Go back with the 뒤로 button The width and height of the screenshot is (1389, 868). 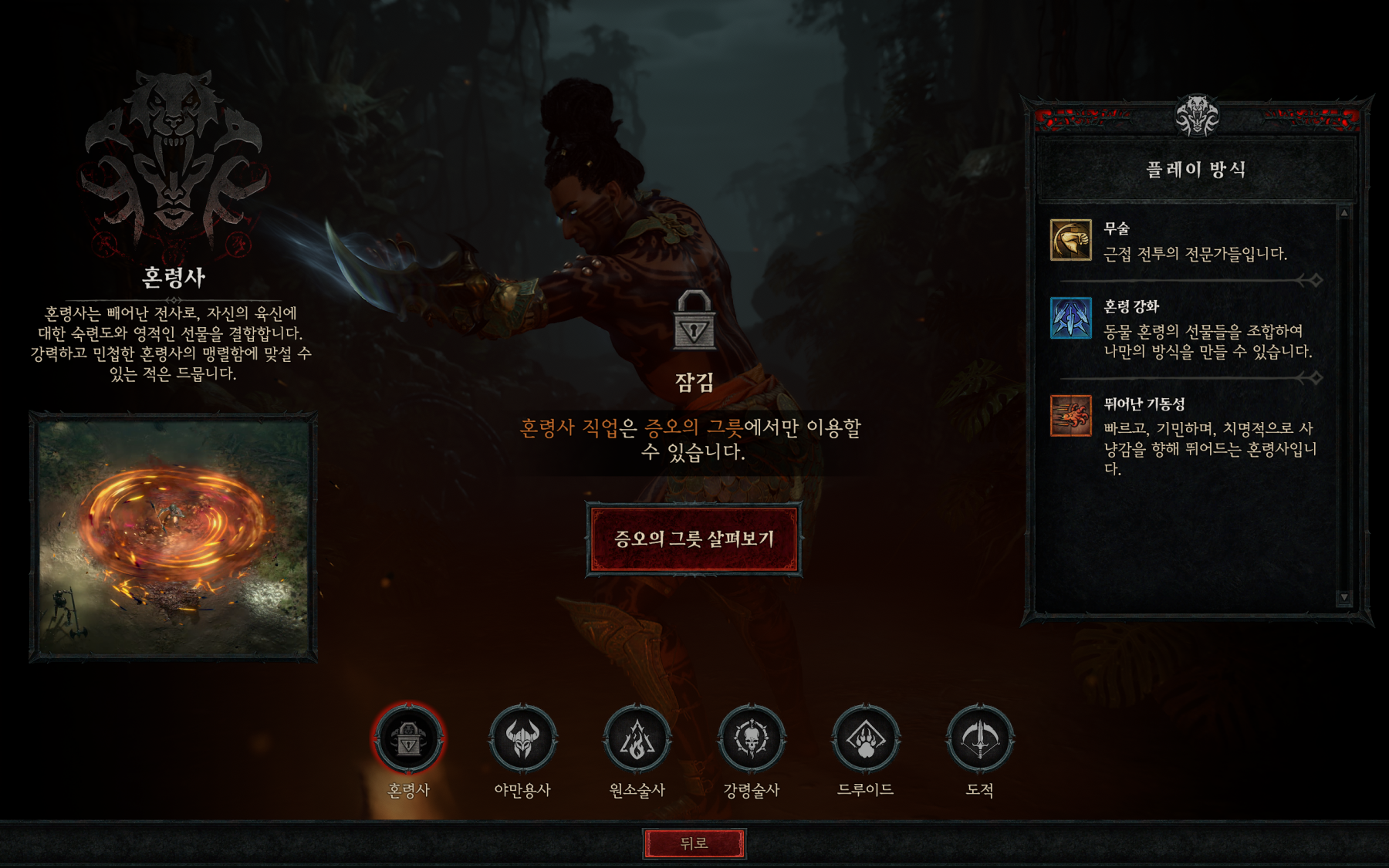pos(694,843)
